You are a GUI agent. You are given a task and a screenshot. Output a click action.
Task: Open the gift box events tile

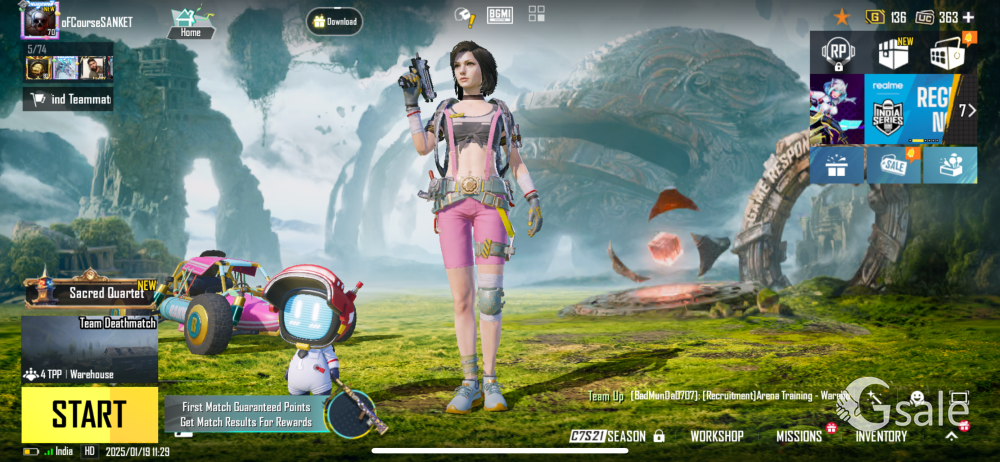(837, 166)
